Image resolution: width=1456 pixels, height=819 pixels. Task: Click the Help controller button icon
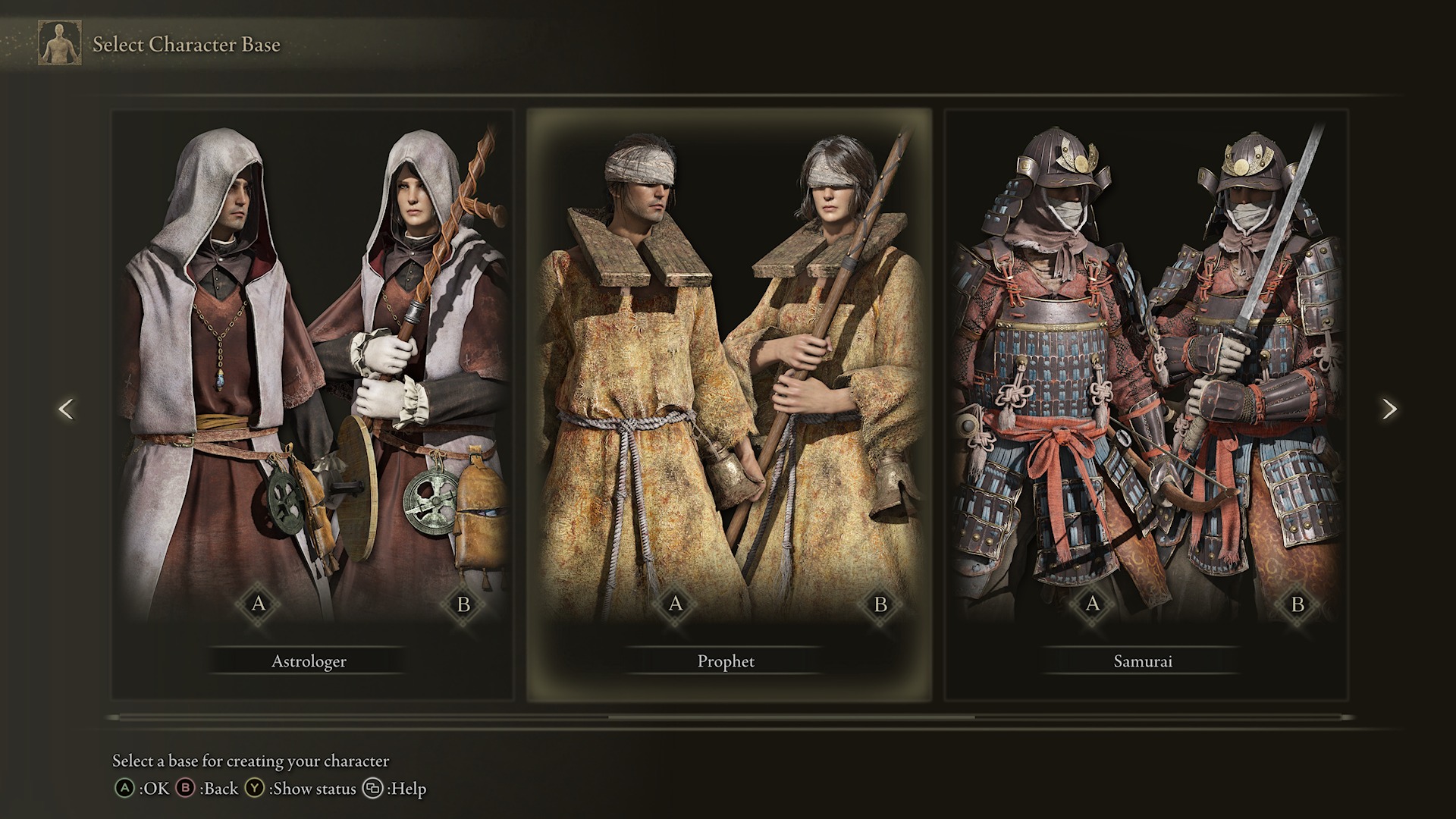tap(373, 789)
